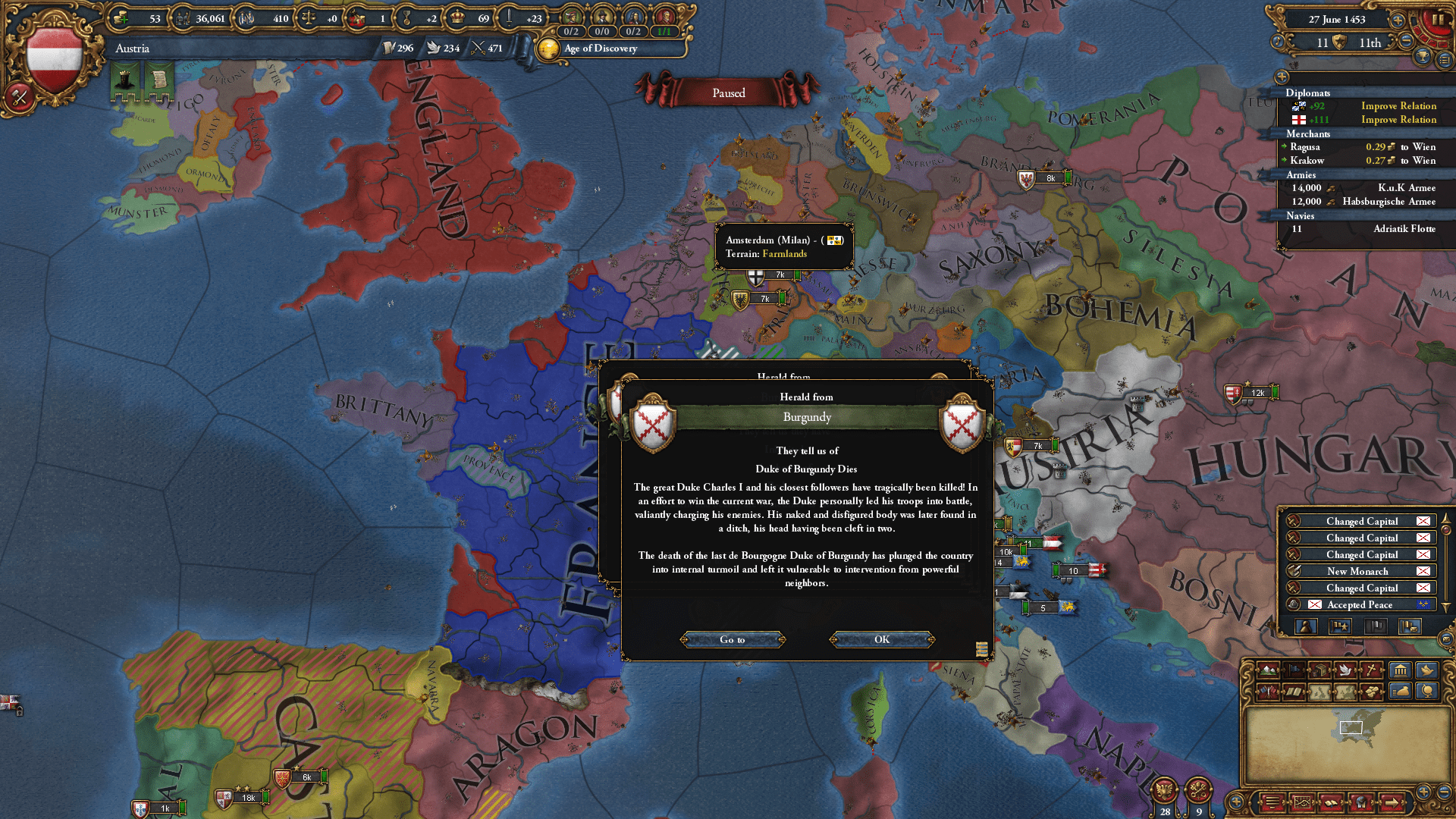Expand the alerts panel with the plus button

point(1282,77)
